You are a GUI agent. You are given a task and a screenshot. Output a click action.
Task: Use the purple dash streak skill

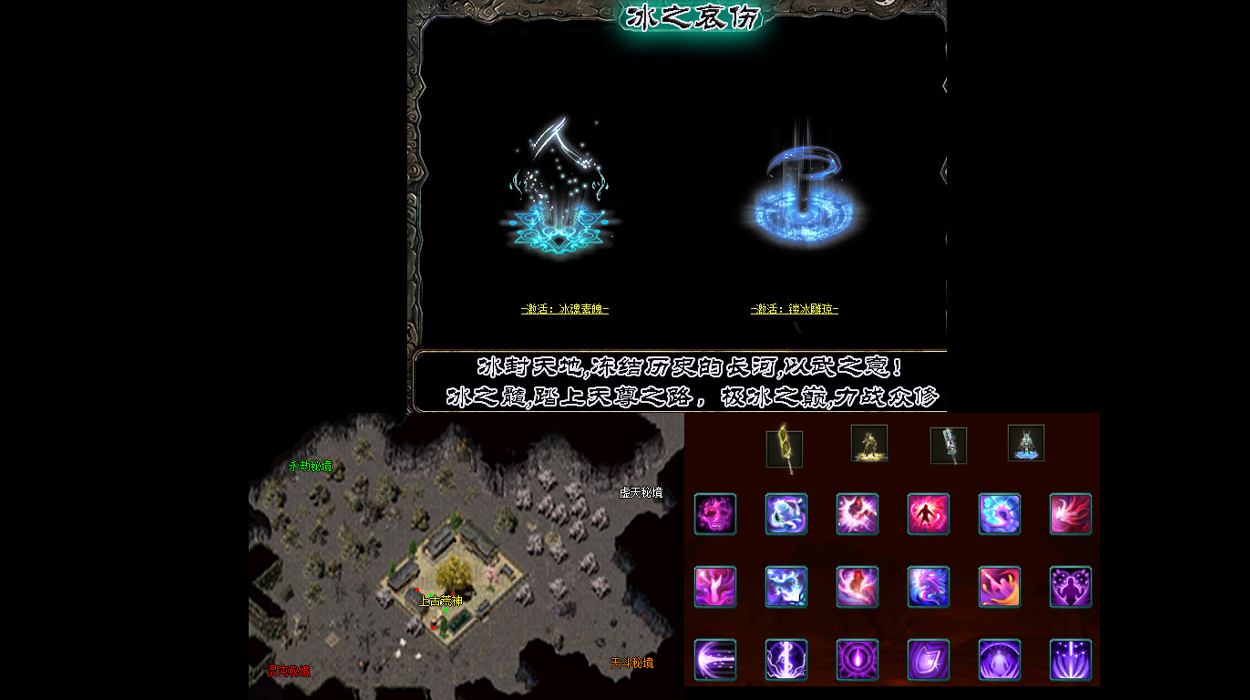point(715,660)
